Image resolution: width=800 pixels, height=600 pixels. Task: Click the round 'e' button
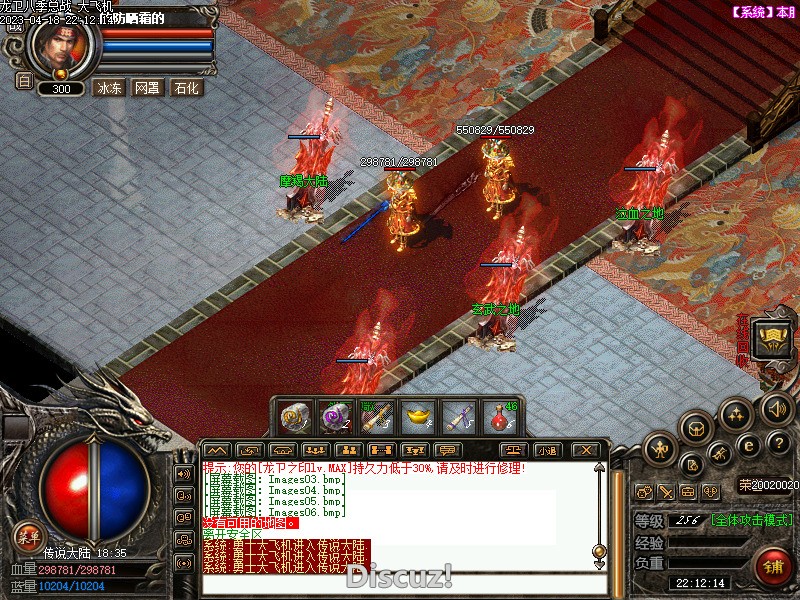[x=747, y=445]
